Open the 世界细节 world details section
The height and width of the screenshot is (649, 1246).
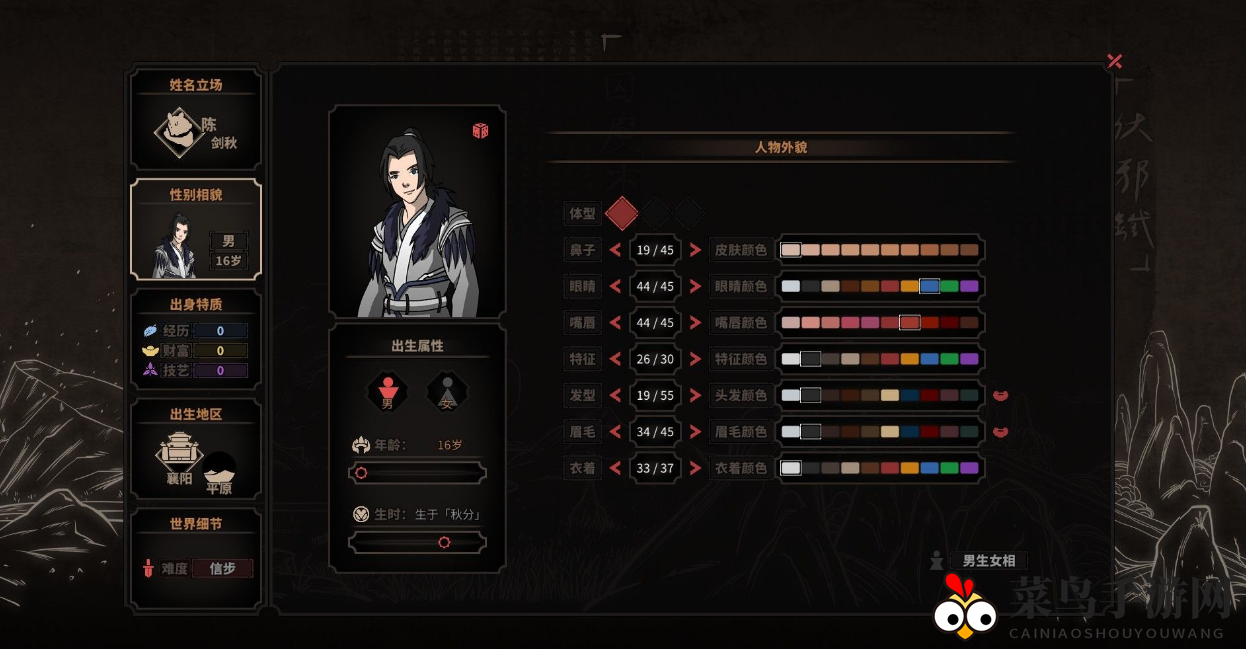tap(196, 558)
